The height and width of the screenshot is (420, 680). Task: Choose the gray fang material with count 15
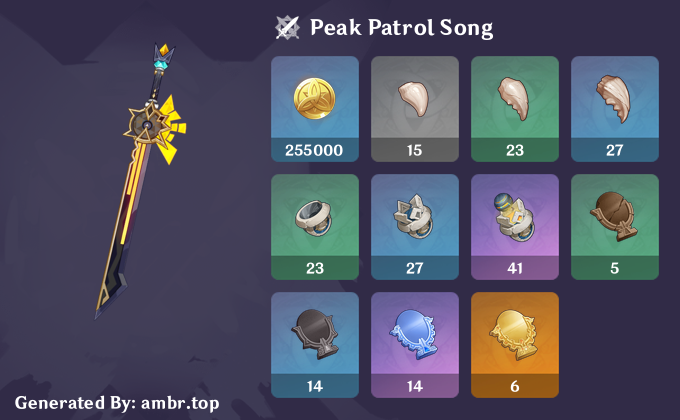click(x=415, y=108)
